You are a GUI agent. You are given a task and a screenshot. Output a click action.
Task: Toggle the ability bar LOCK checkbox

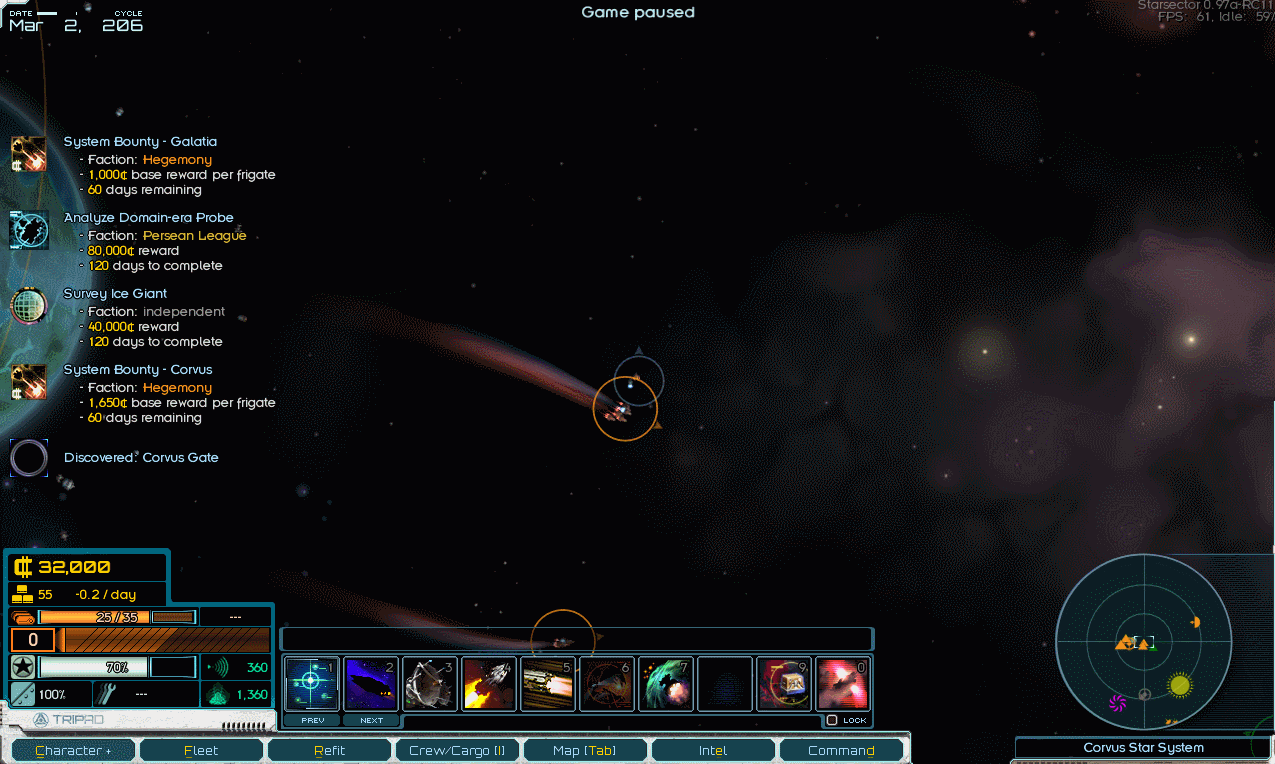[x=832, y=720]
